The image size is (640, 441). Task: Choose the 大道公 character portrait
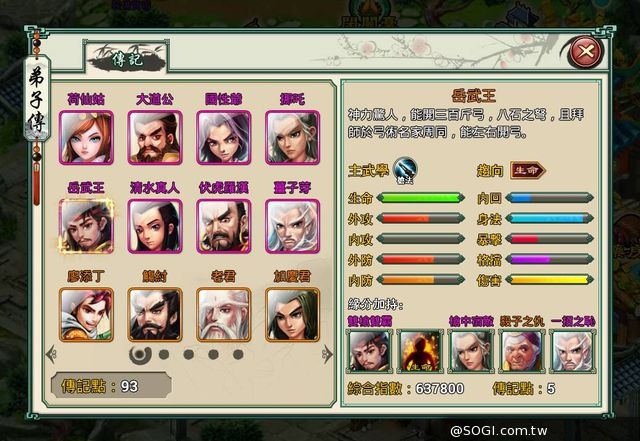tap(154, 135)
